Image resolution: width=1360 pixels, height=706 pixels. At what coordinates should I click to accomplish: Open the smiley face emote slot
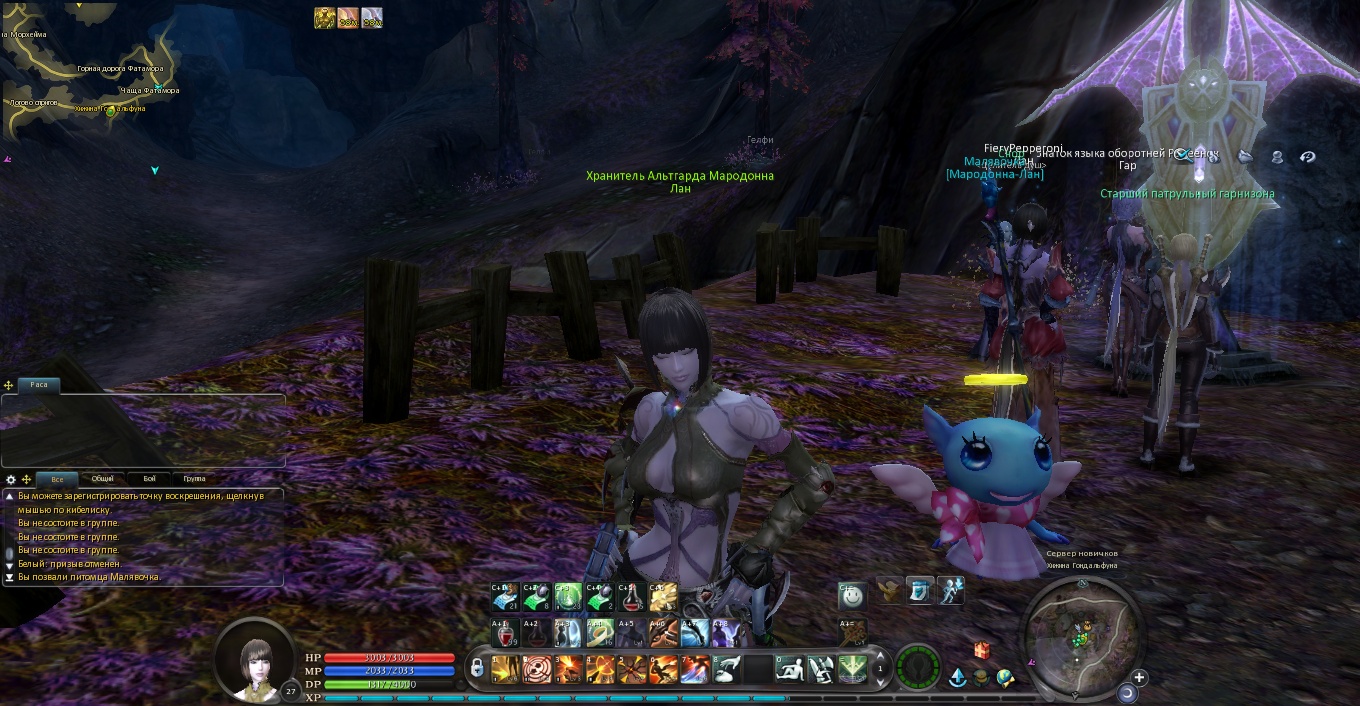852,597
